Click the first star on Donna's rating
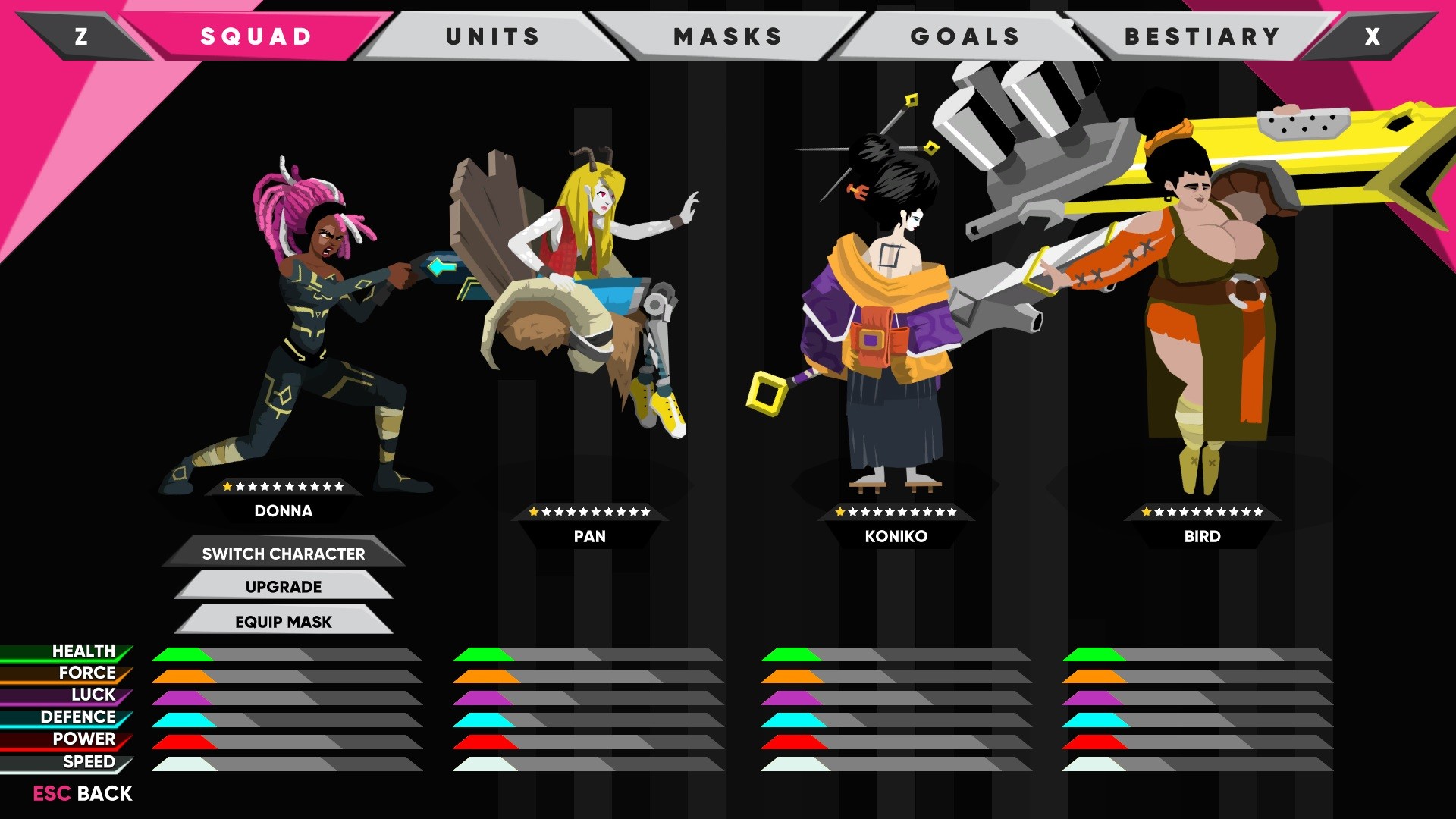1456x819 pixels. click(227, 486)
